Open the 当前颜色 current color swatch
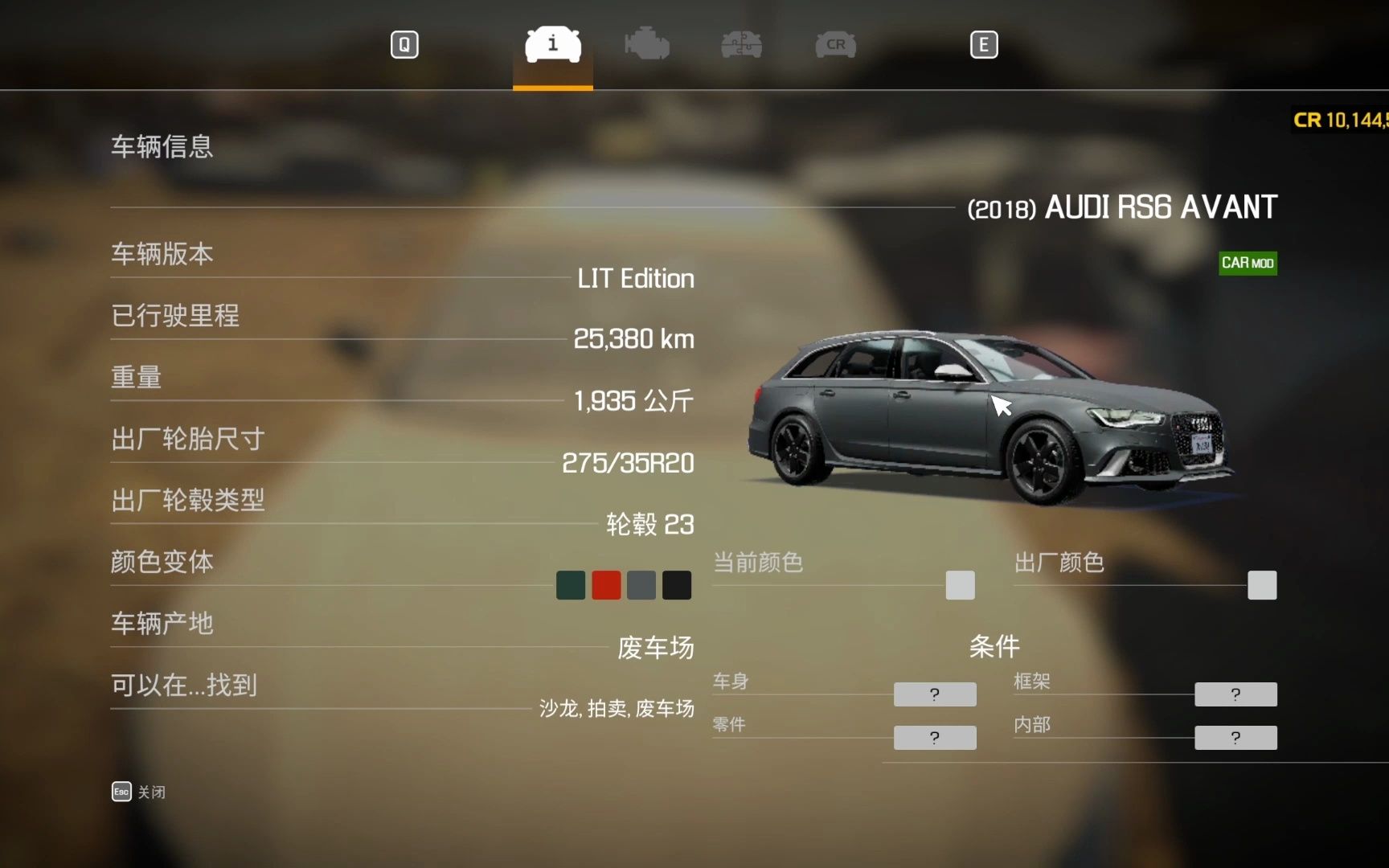 click(960, 585)
